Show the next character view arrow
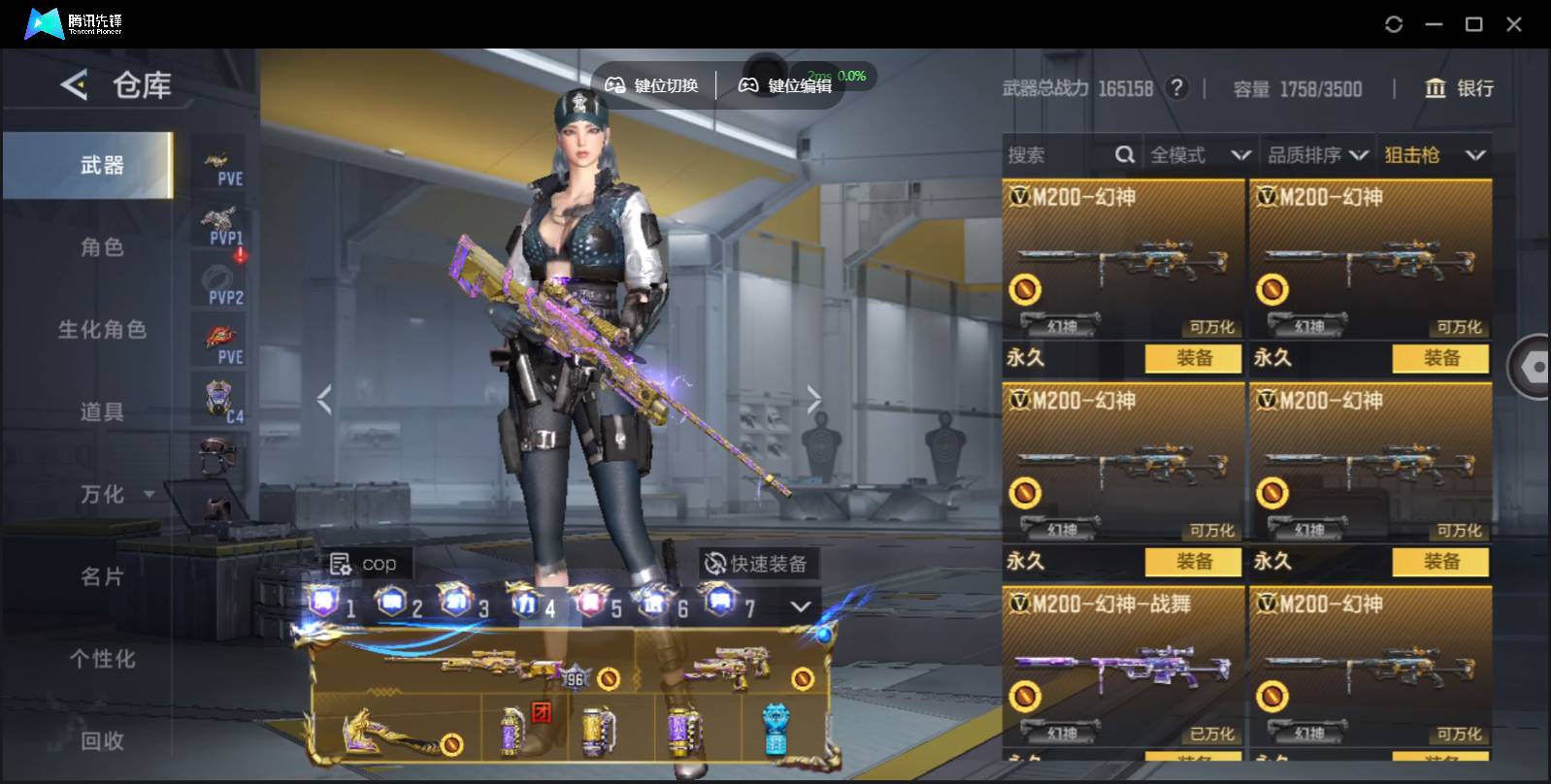Viewport: 1551px width, 784px height. click(x=813, y=398)
